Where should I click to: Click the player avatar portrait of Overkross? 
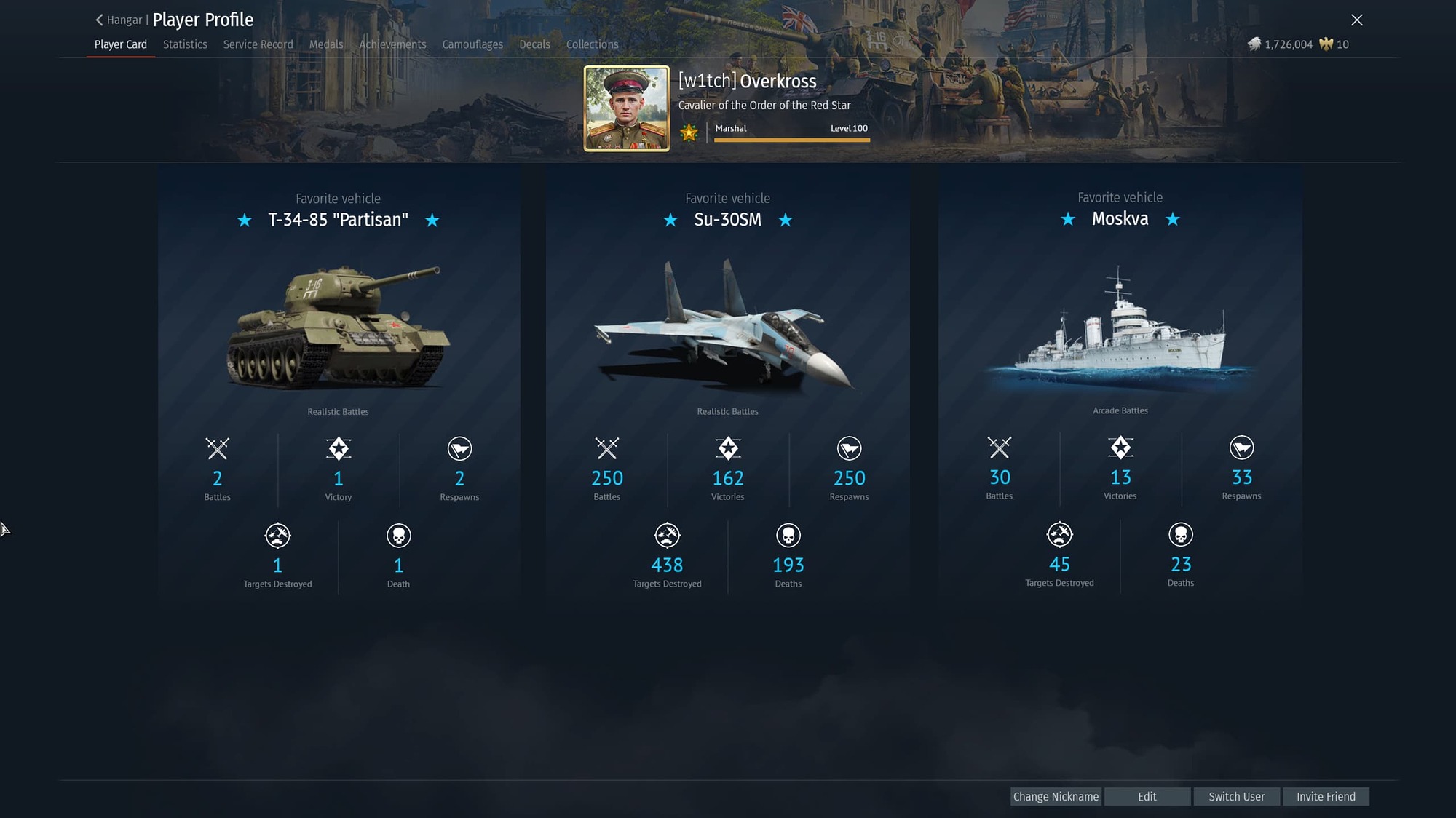click(626, 106)
